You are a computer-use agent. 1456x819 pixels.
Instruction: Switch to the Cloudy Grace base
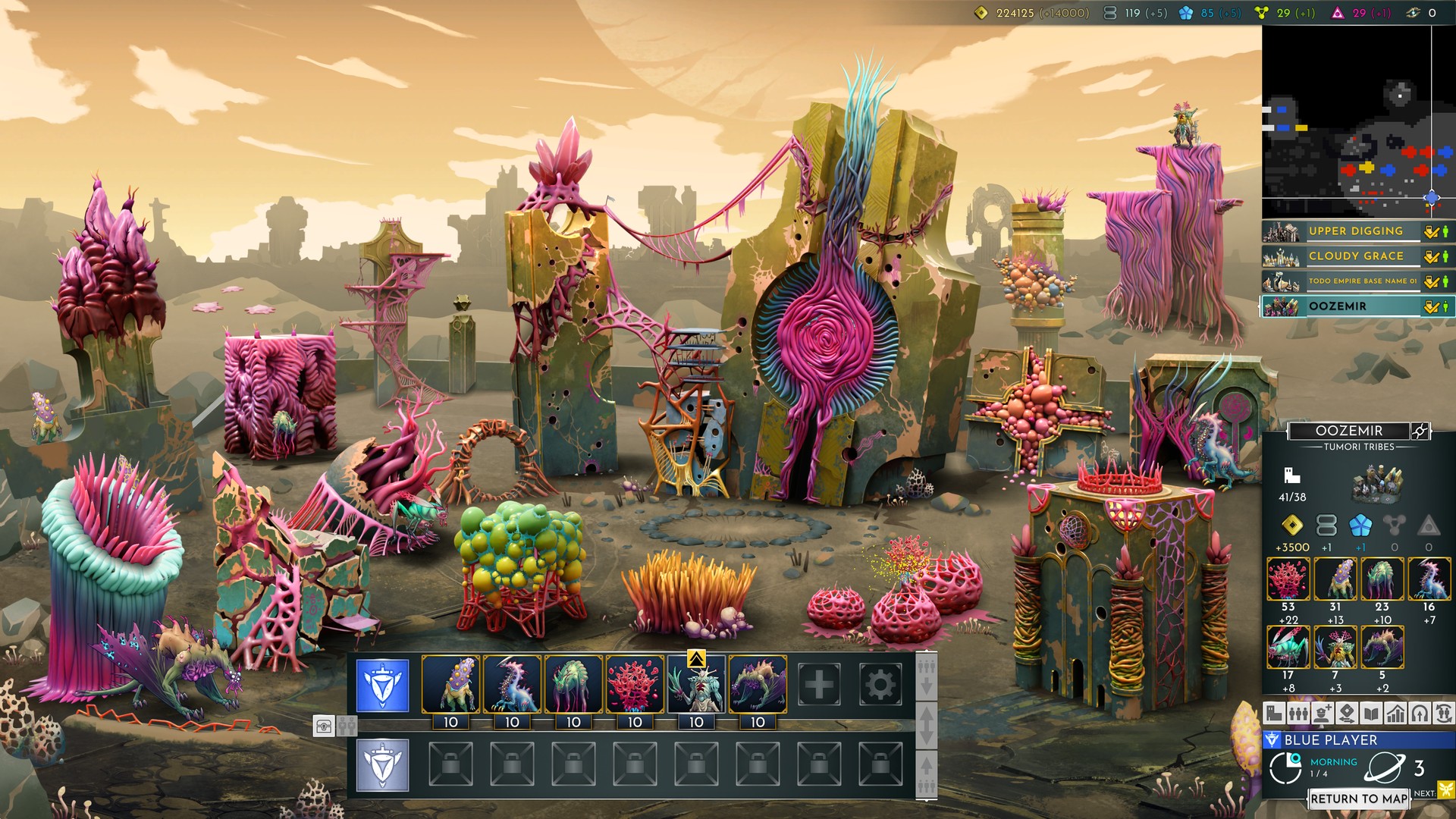tap(1354, 256)
